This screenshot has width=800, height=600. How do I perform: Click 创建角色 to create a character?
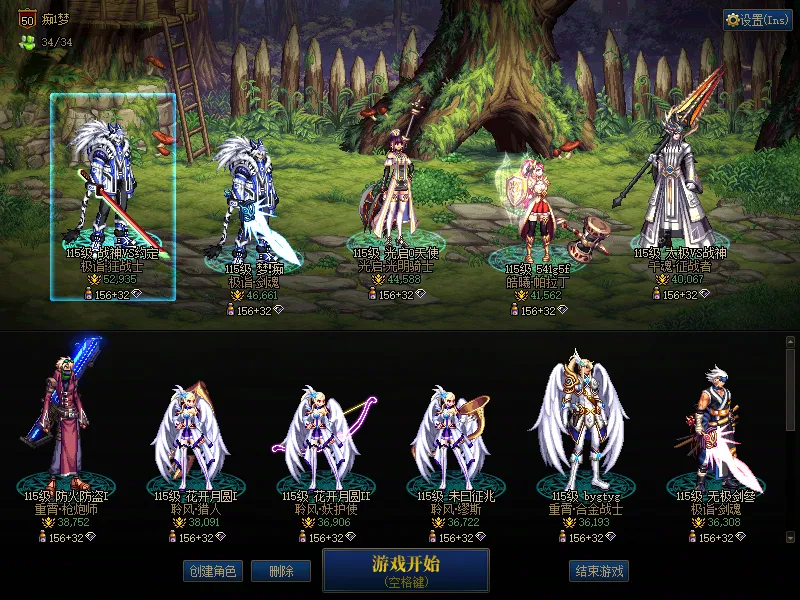point(212,571)
